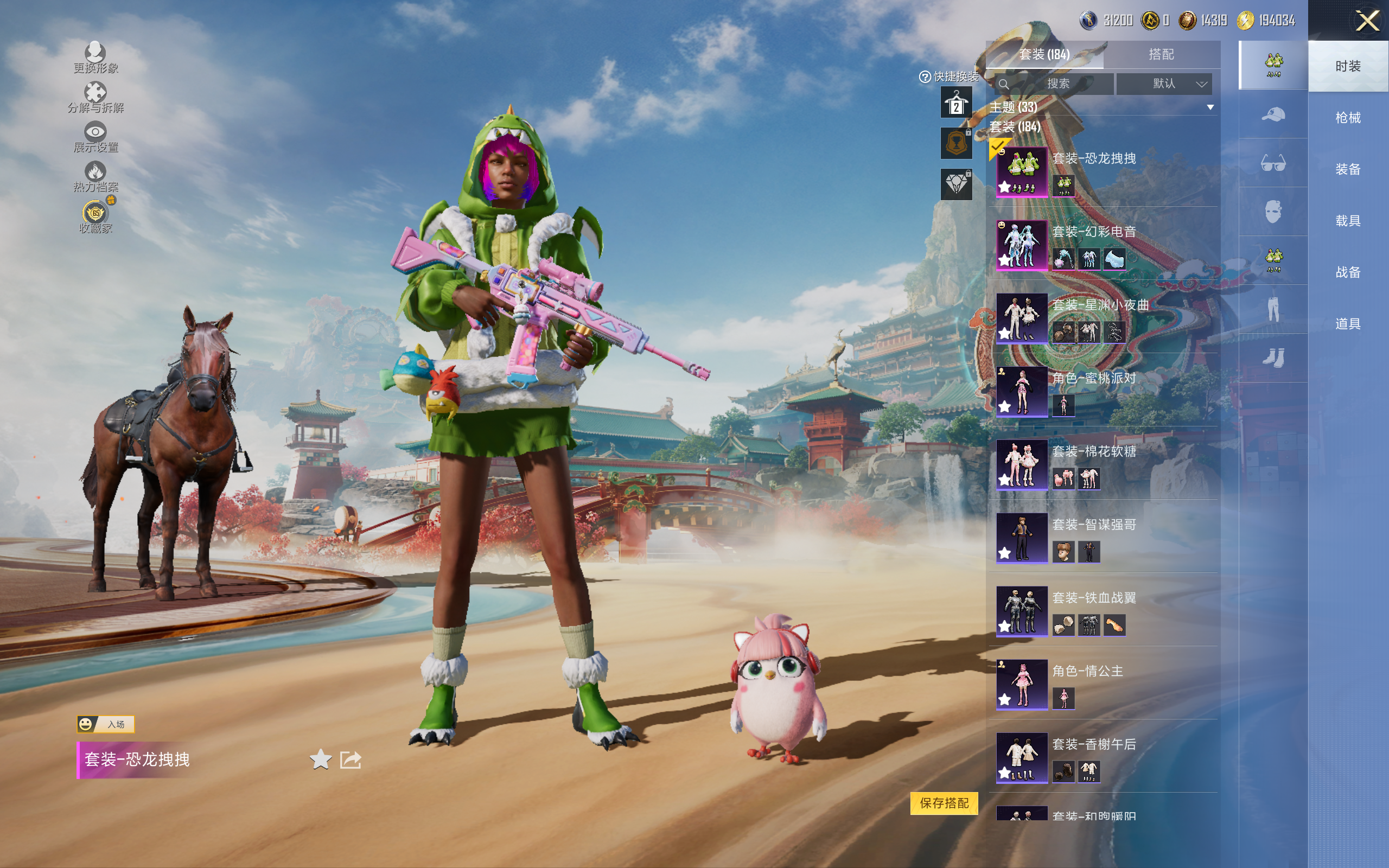This screenshot has width=1389, height=868.
Task: Open the 道具 section
Action: pyautogui.click(x=1348, y=324)
